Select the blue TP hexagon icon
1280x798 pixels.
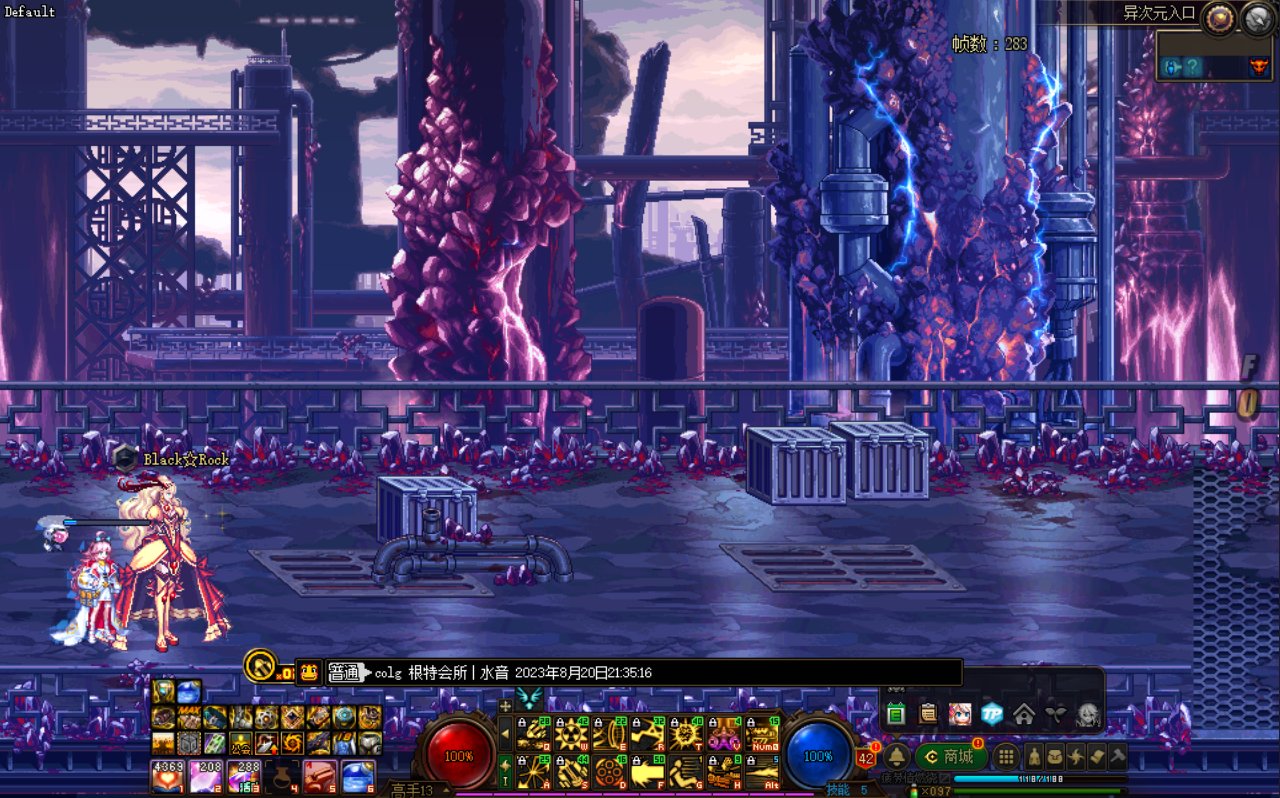(x=991, y=714)
